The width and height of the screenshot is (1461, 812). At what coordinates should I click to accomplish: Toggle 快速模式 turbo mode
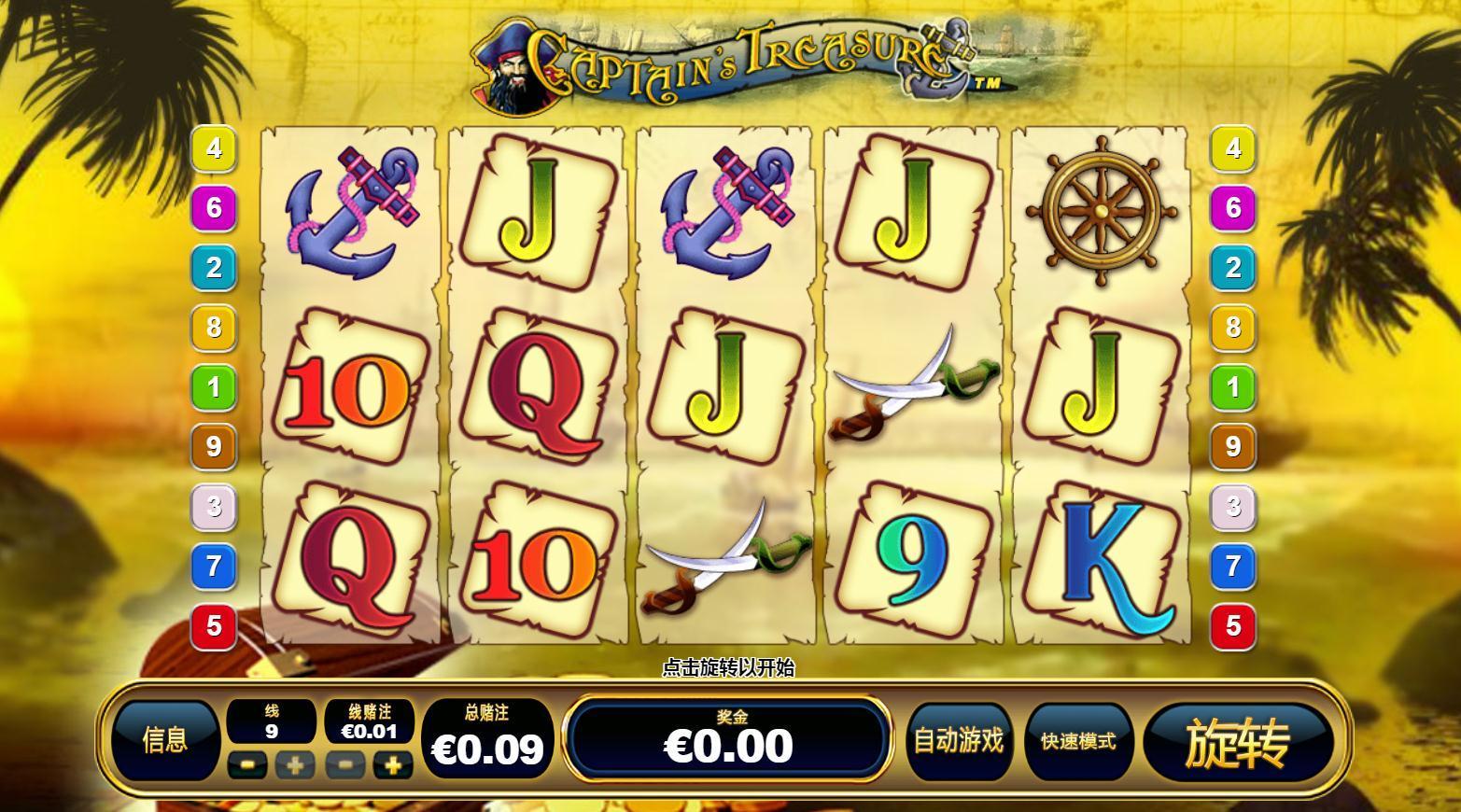[x=1078, y=741]
